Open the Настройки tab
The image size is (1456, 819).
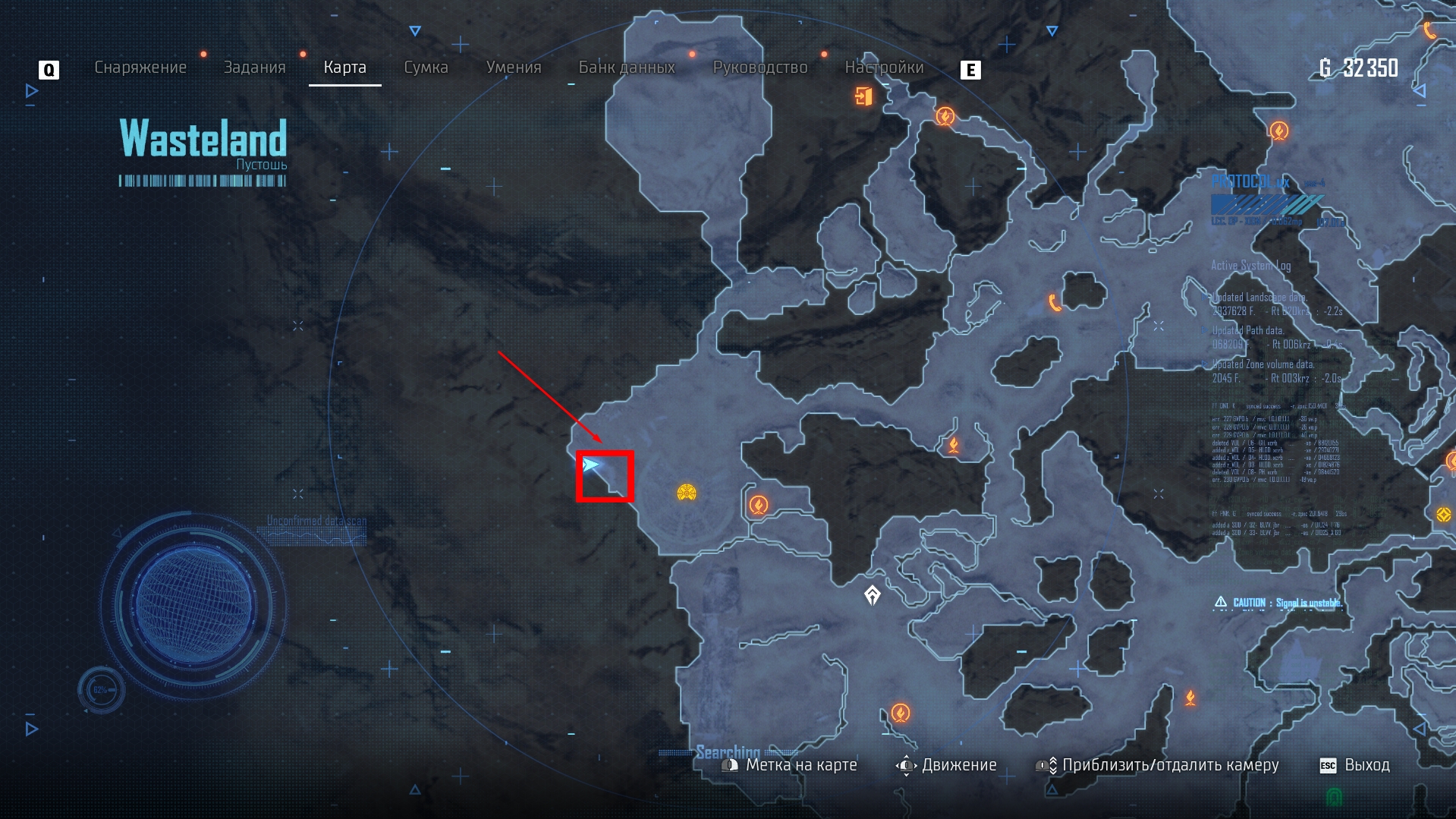coord(884,68)
